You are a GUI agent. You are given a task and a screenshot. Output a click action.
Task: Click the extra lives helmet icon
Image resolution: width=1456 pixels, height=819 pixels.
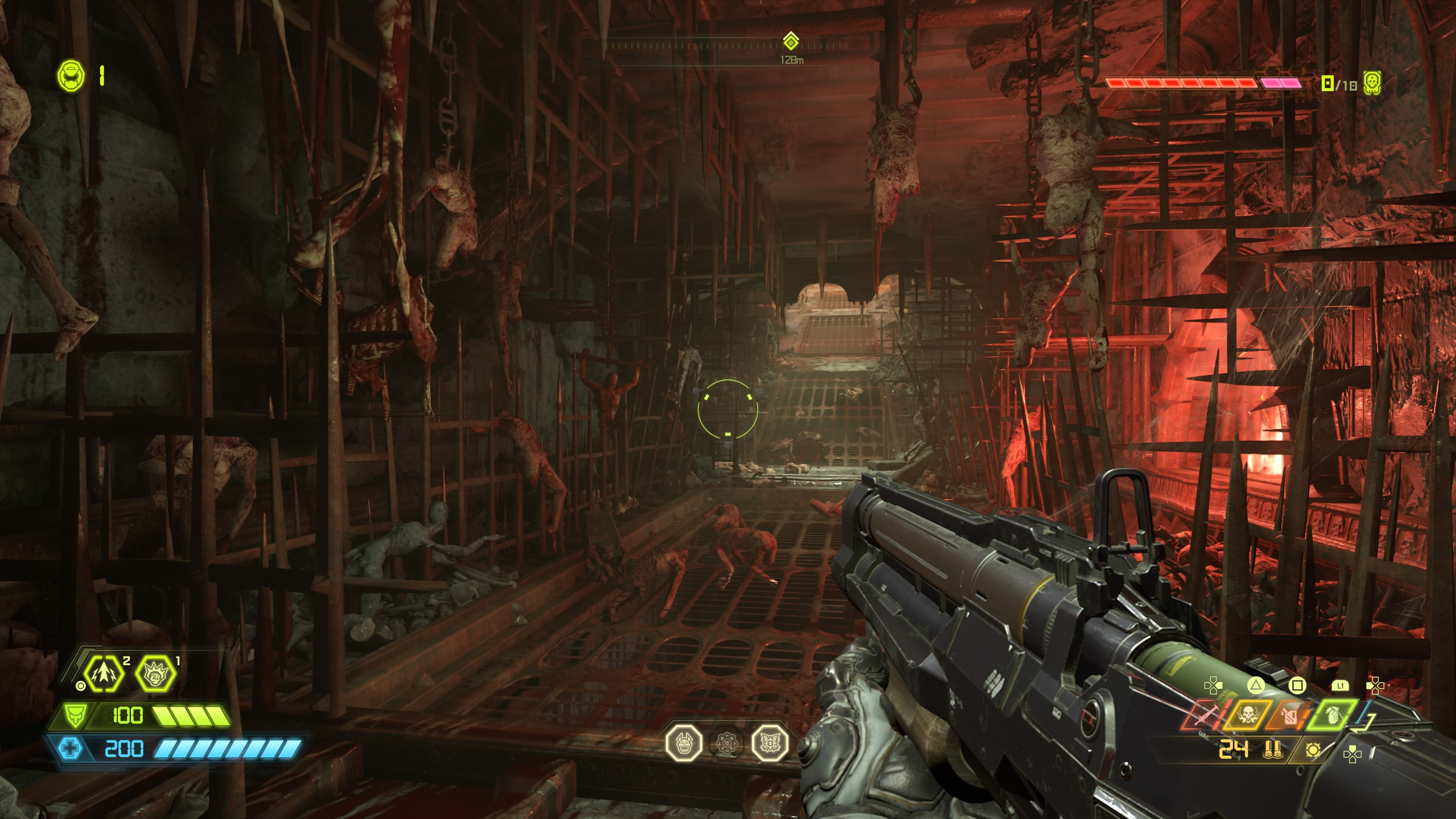point(71,75)
